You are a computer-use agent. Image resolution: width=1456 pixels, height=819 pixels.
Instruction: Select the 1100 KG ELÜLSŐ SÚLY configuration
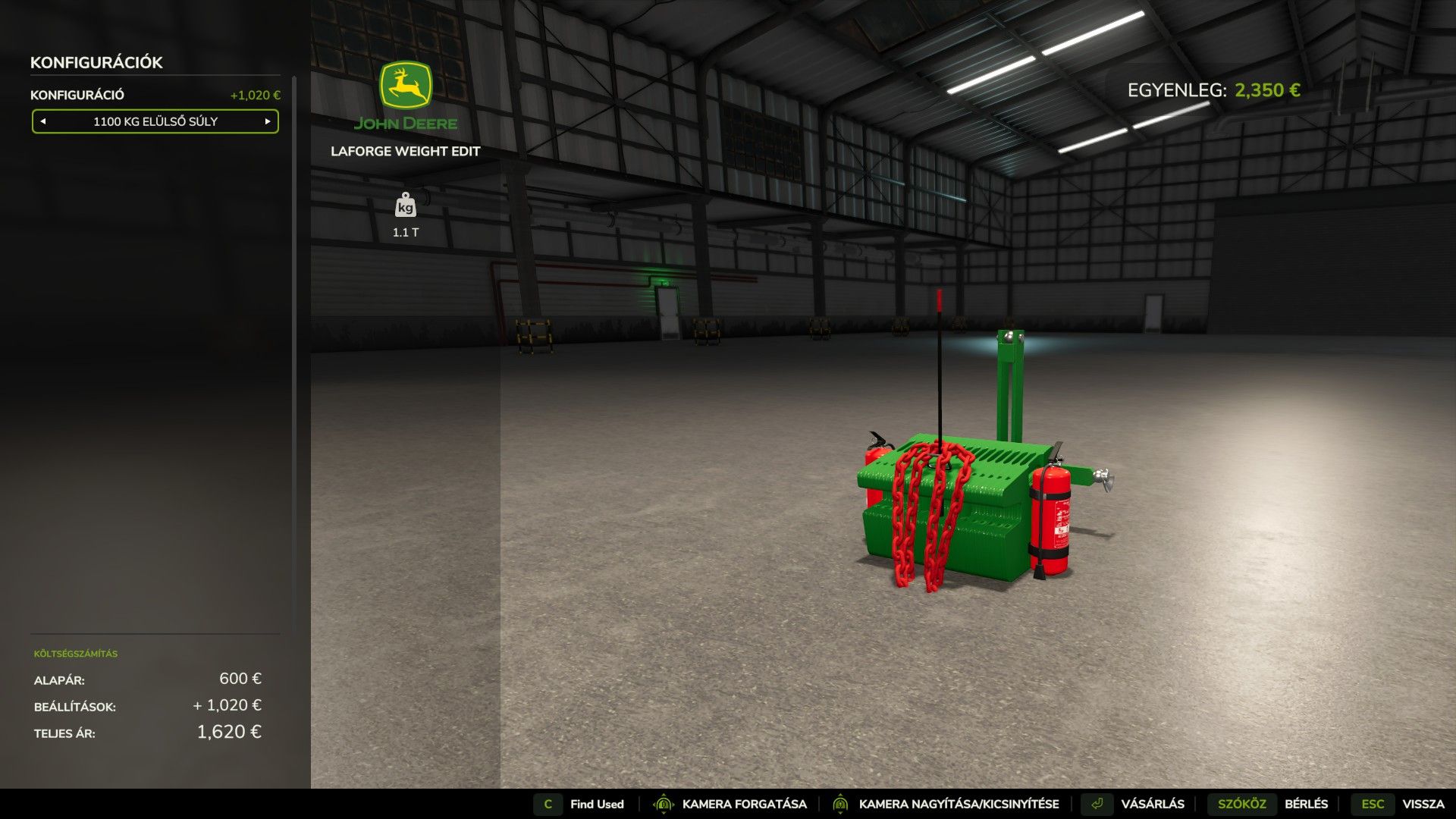[x=155, y=121]
